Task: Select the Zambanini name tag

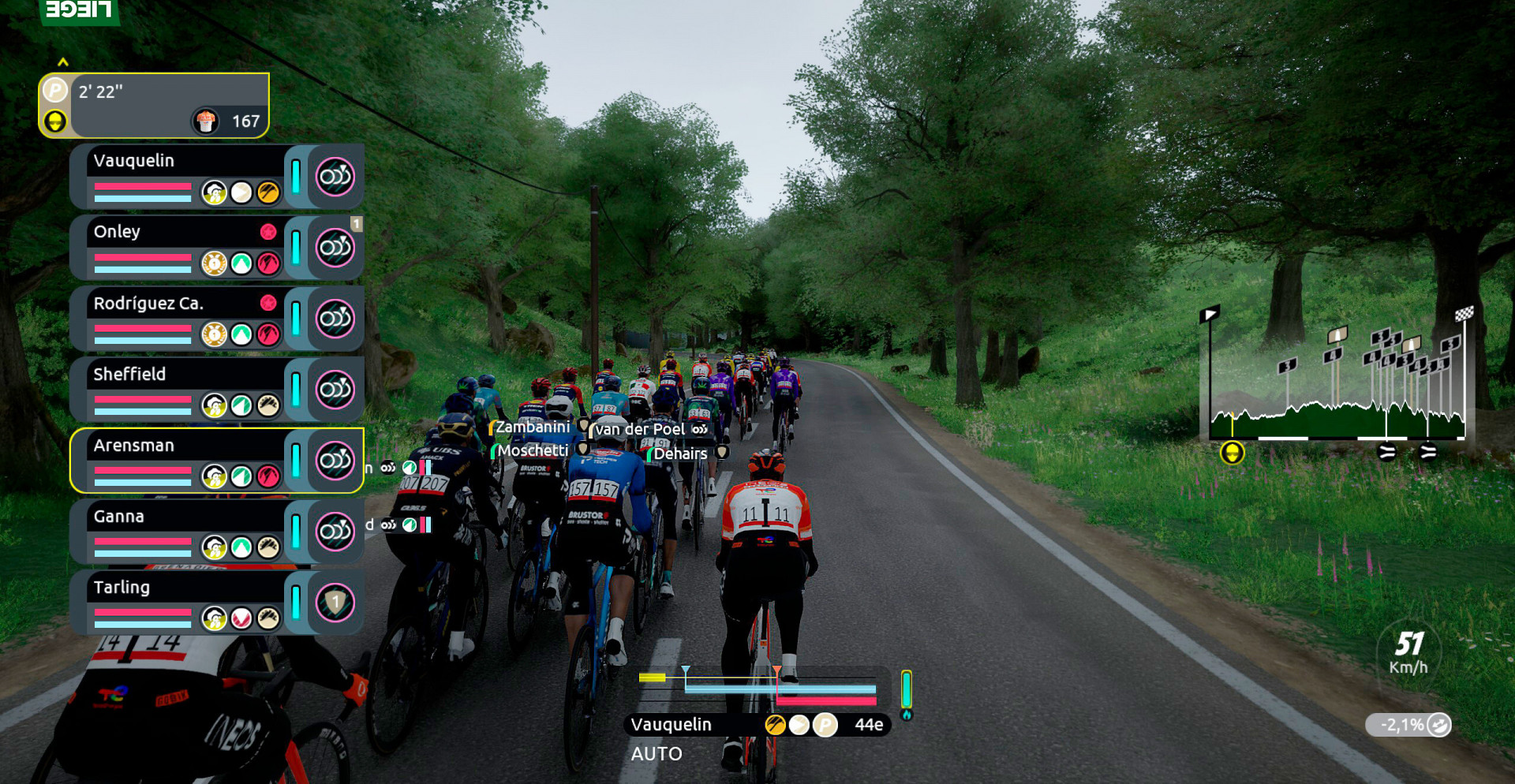Action: [533, 427]
